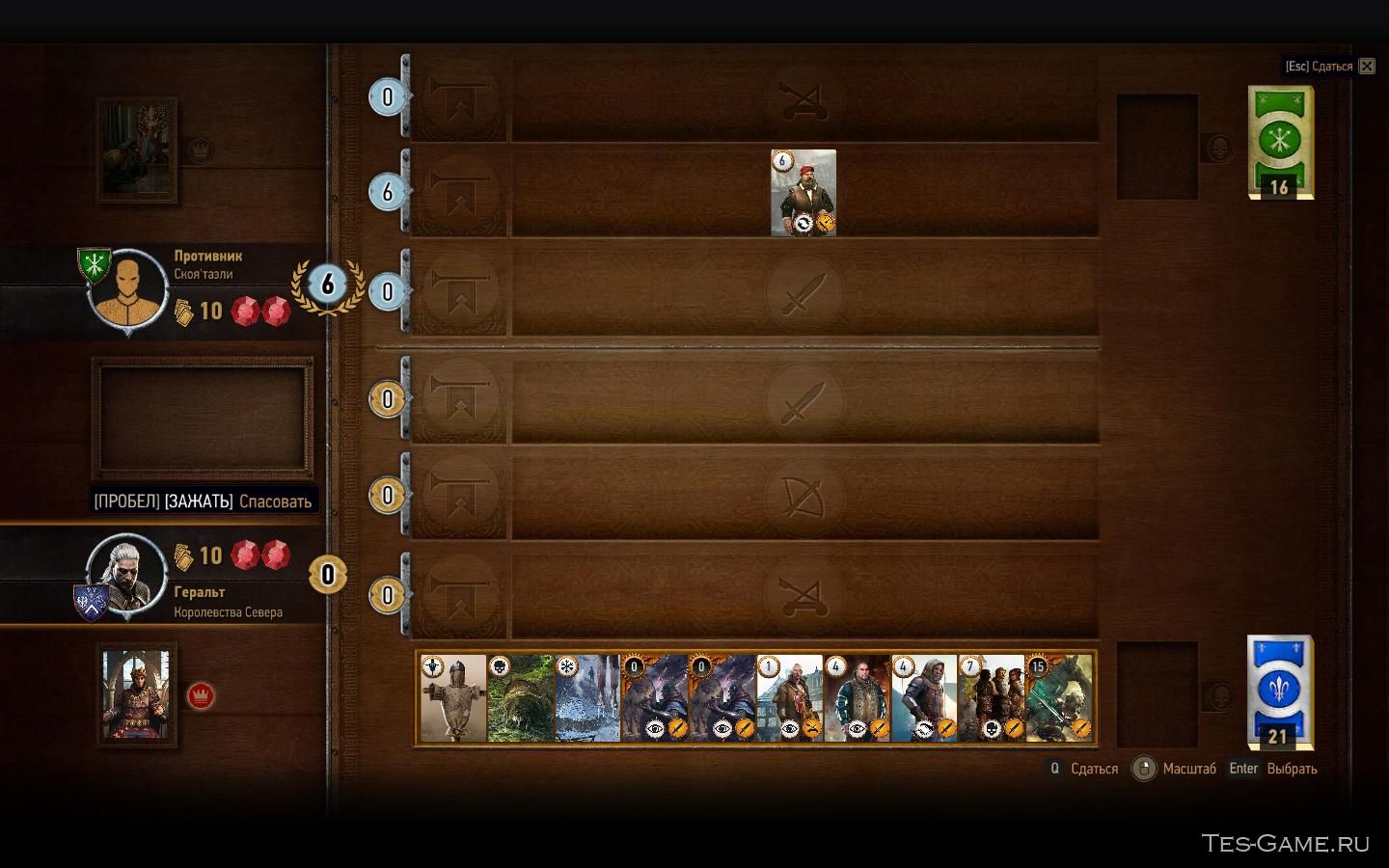Pick the strength 7 card in hand

coord(991,698)
